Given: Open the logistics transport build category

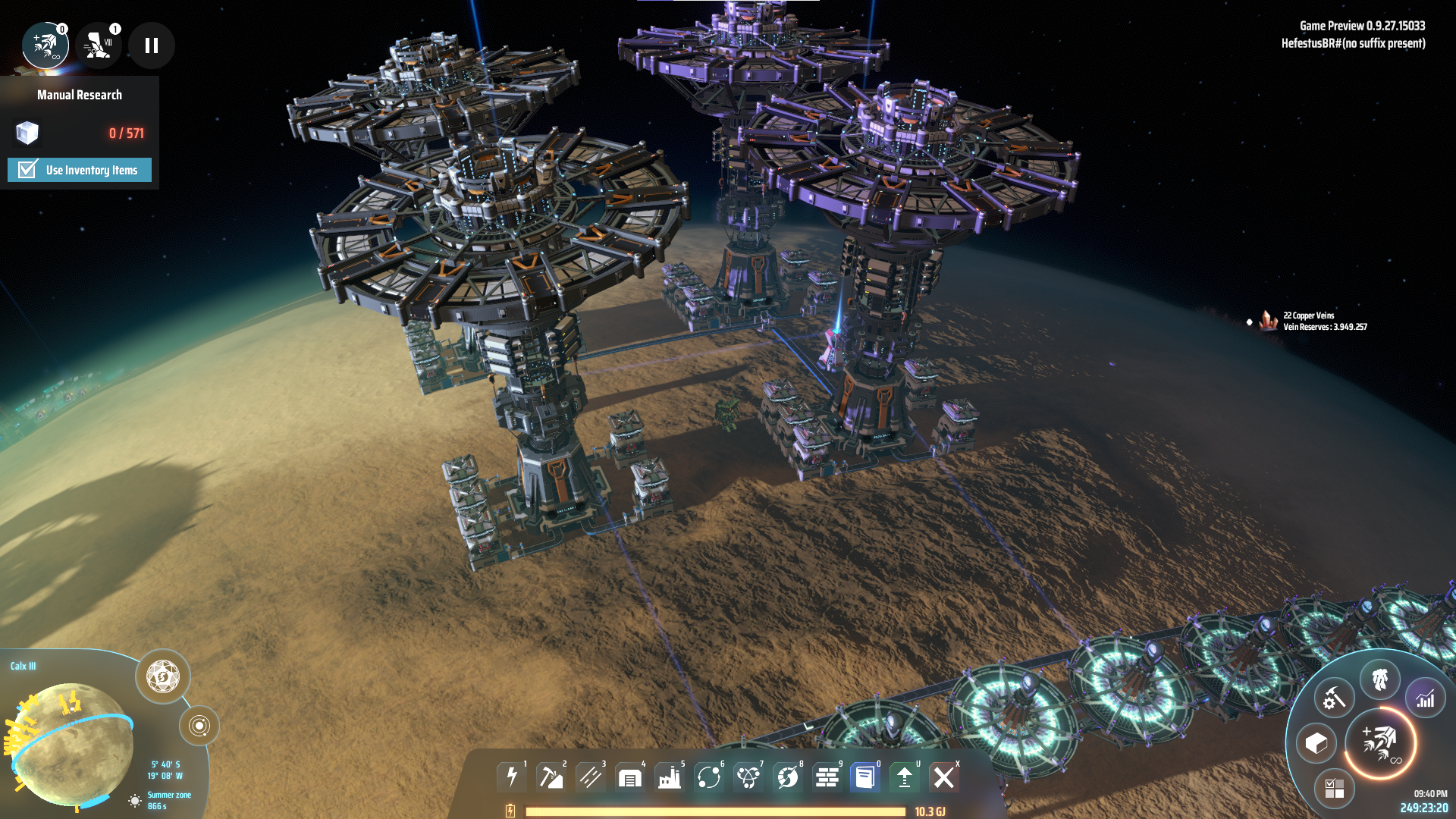Looking at the screenshot, I should [x=709, y=777].
